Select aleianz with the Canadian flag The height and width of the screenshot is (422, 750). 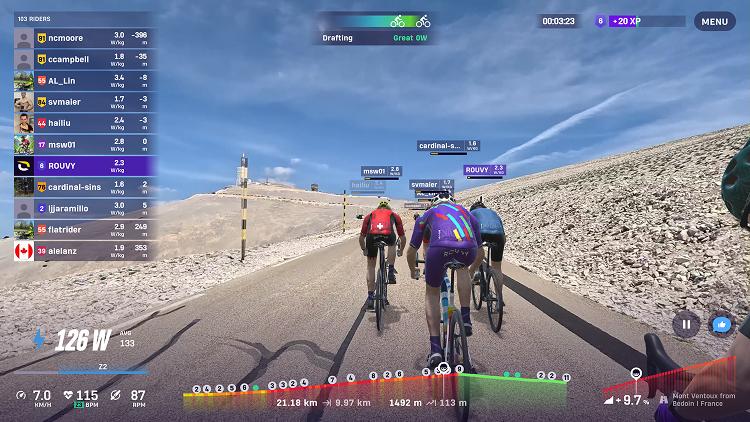[82, 250]
